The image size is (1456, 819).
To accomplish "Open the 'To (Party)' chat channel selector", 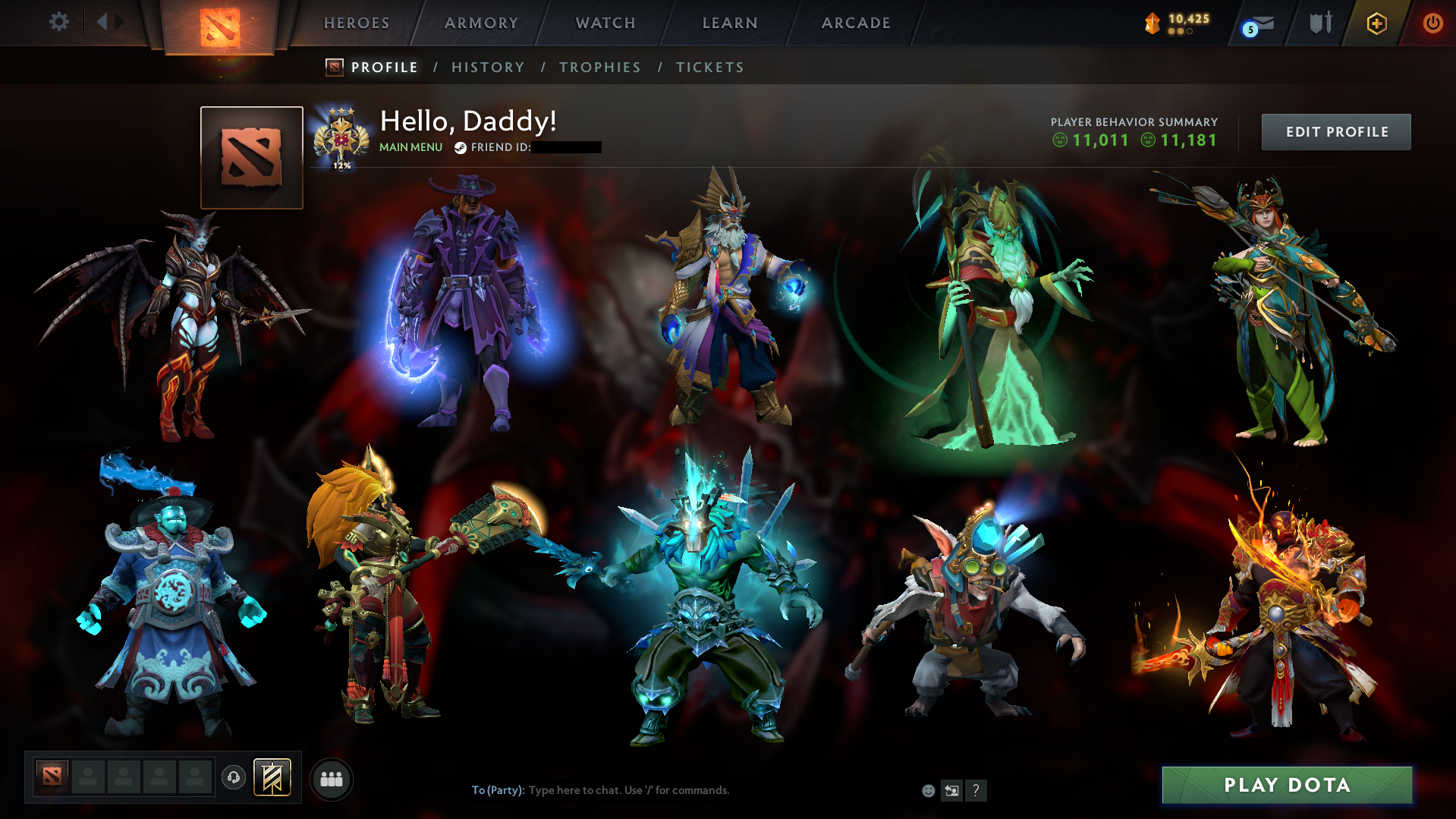I will point(497,789).
